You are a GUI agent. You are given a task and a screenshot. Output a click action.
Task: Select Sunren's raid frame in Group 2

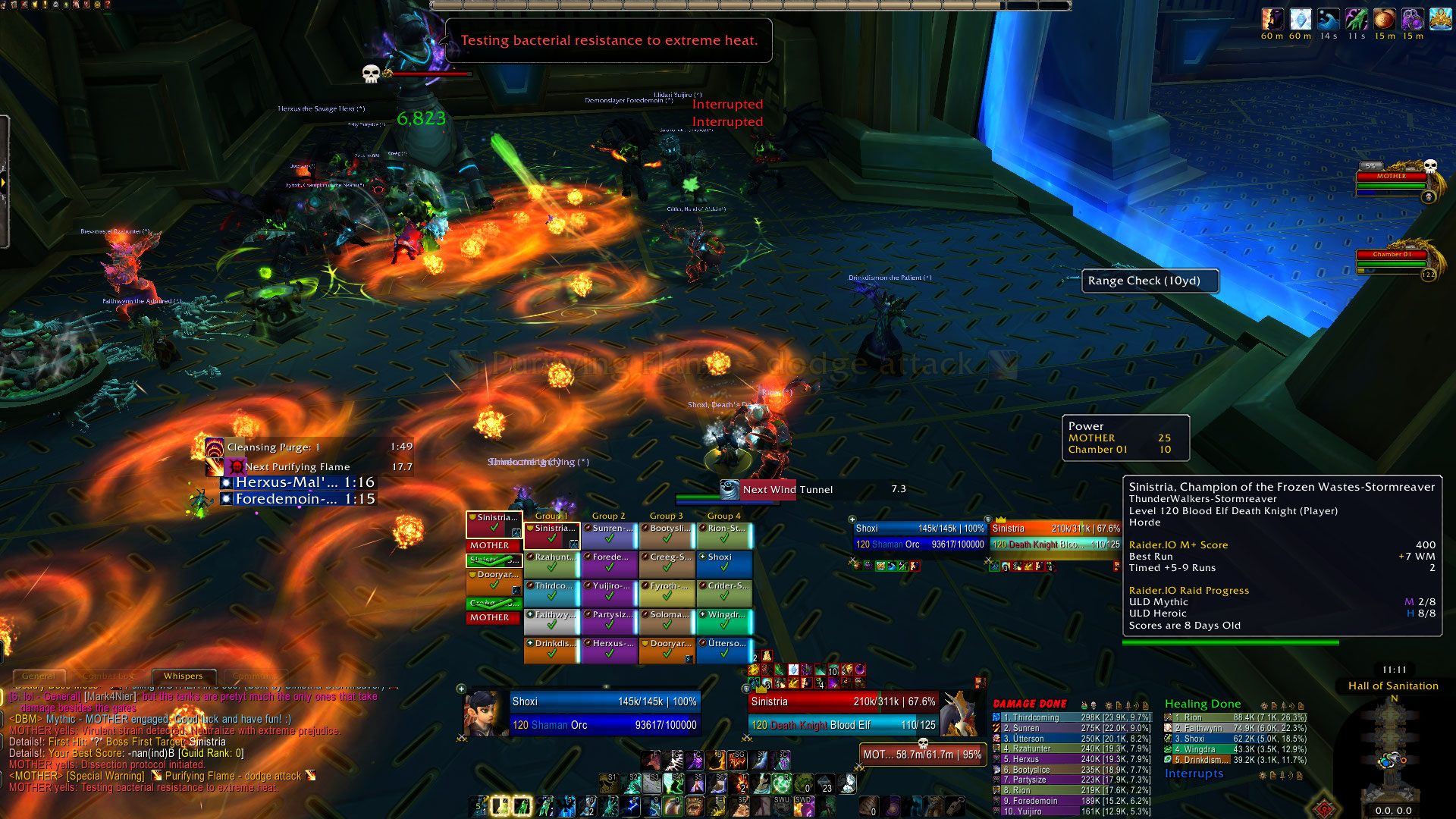click(x=609, y=535)
